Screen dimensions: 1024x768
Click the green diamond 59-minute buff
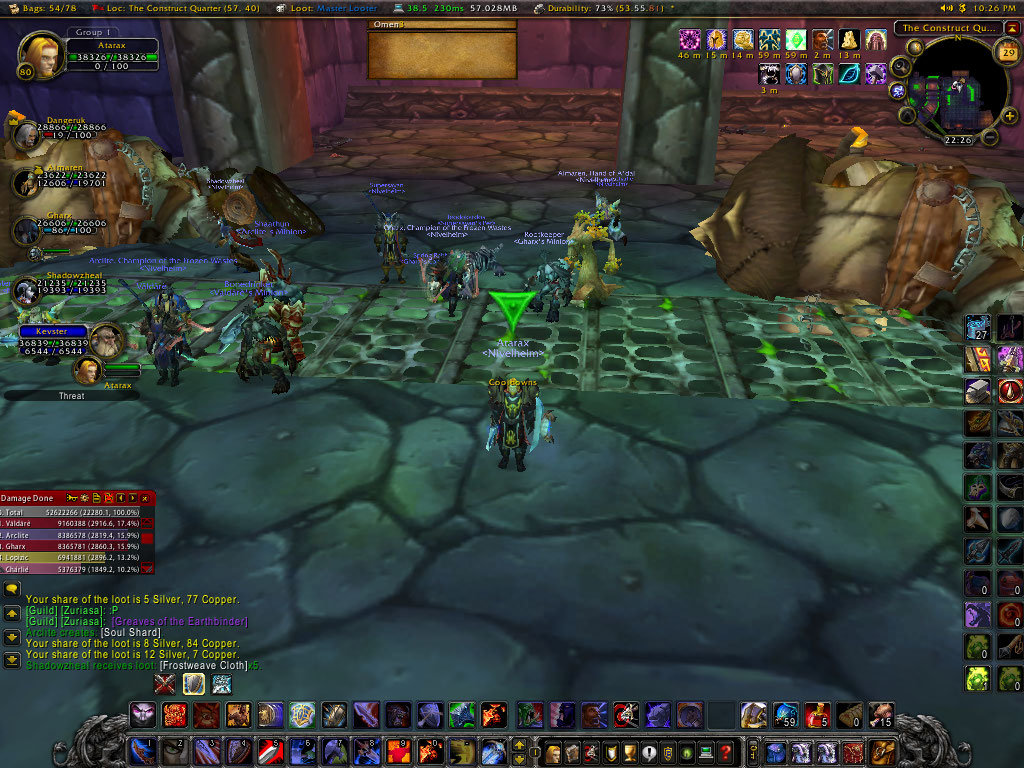795,40
